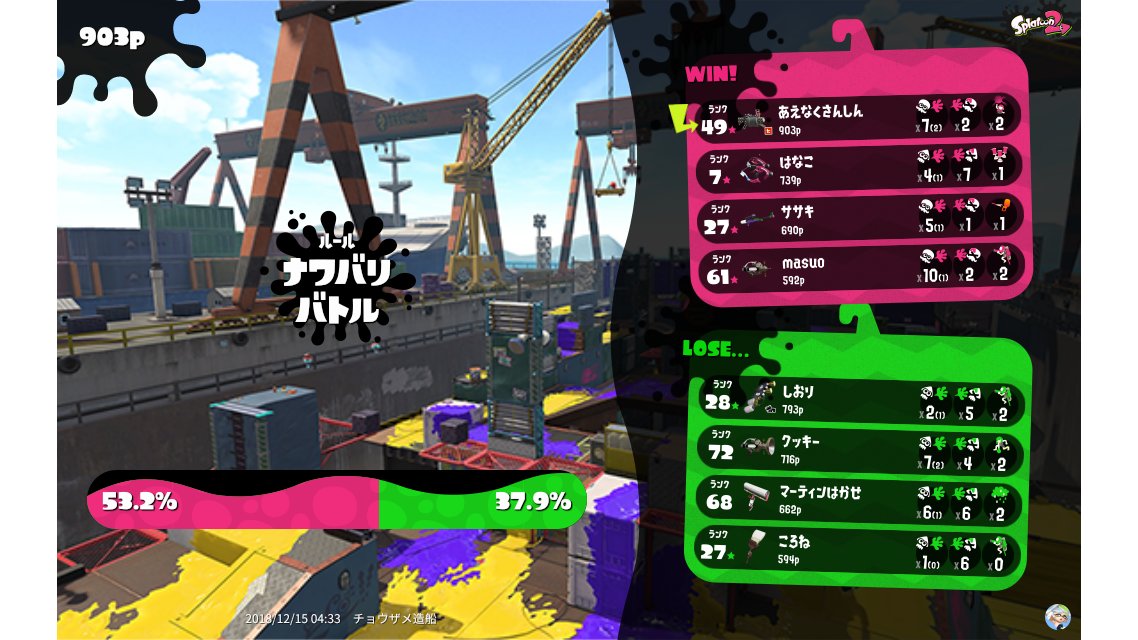
Task: Open the round profile avatar icon
Action: point(1057,616)
